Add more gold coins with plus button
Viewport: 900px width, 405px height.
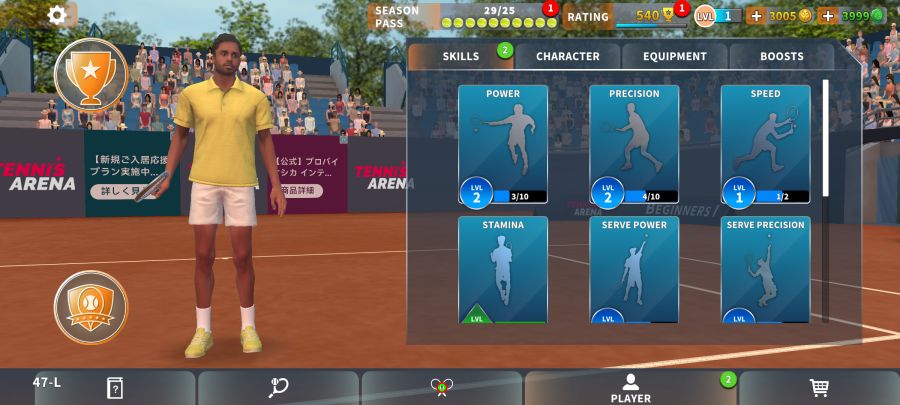click(756, 16)
